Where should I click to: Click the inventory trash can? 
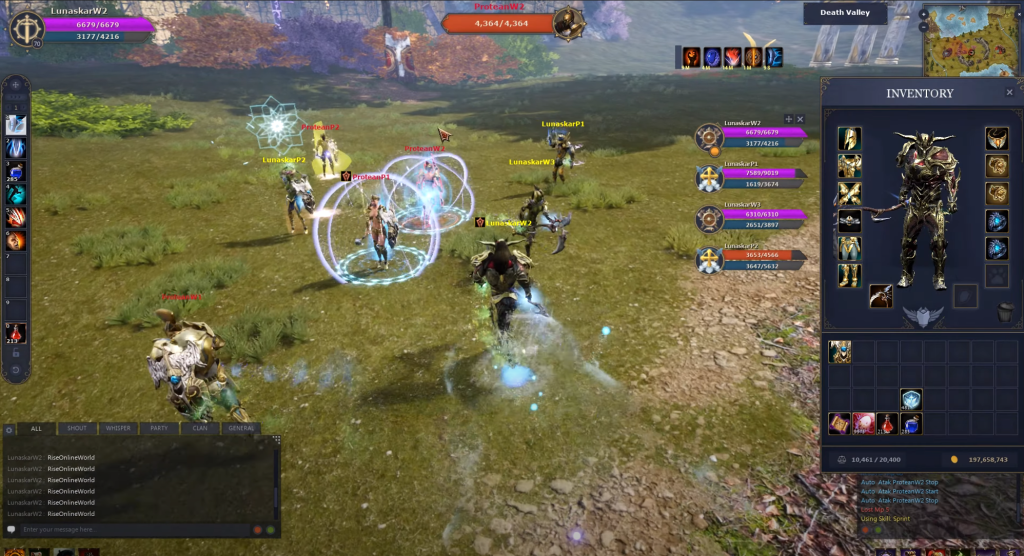(x=1006, y=313)
